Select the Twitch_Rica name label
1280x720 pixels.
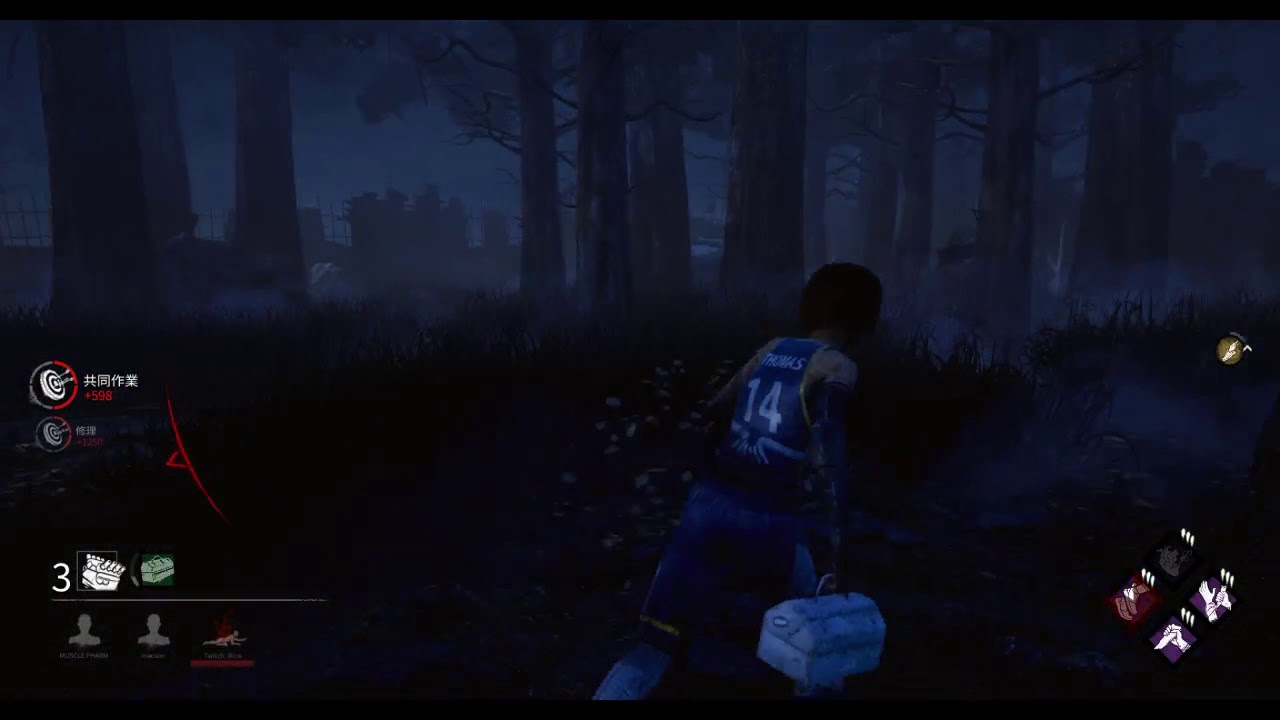[222, 657]
